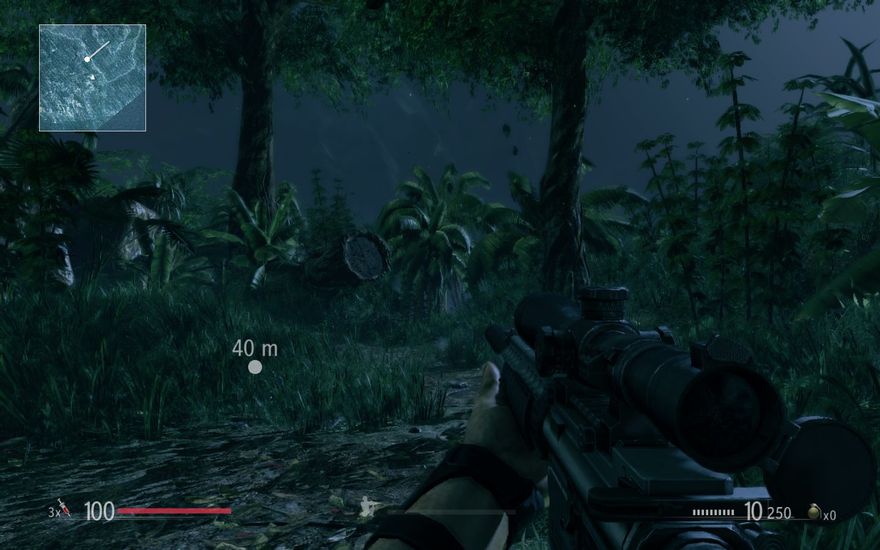Use the medical syringe icon

63,511
